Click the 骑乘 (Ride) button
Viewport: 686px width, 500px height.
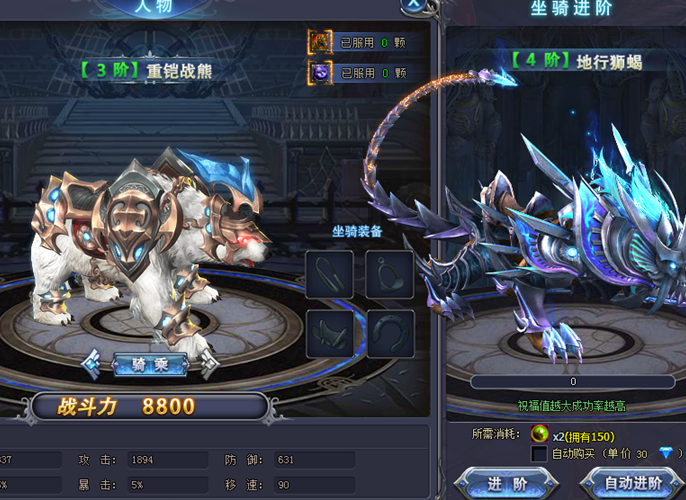(x=150, y=365)
